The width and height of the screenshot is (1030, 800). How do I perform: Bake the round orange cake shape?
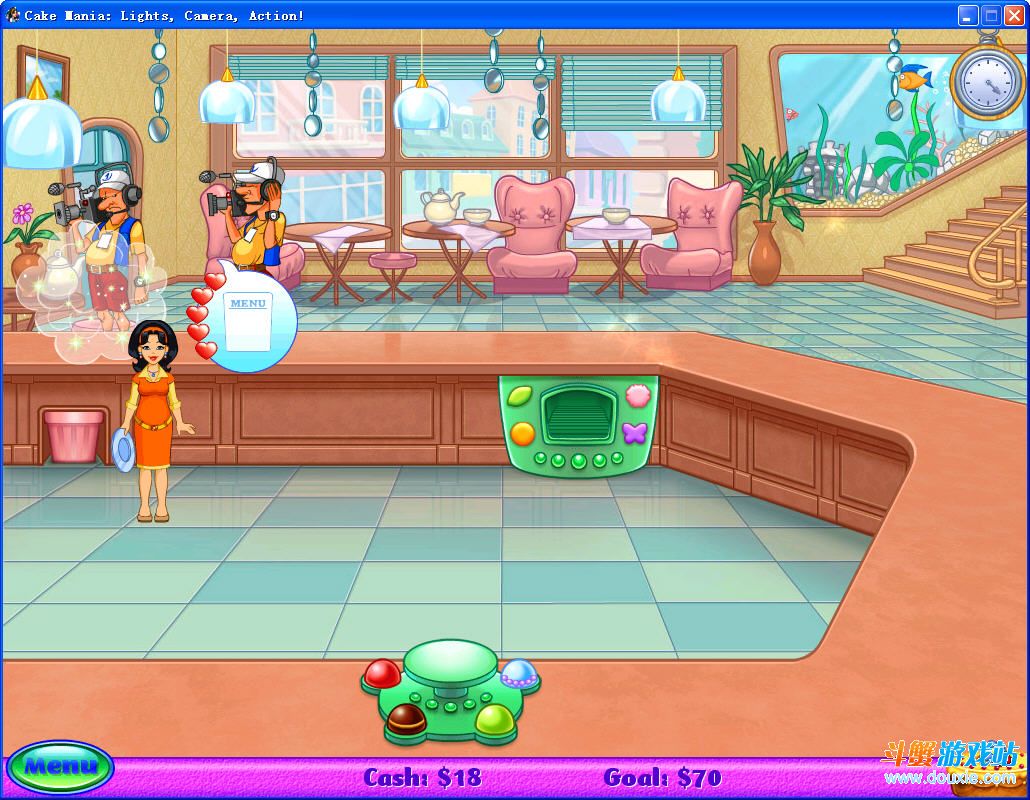(x=522, y=433)
